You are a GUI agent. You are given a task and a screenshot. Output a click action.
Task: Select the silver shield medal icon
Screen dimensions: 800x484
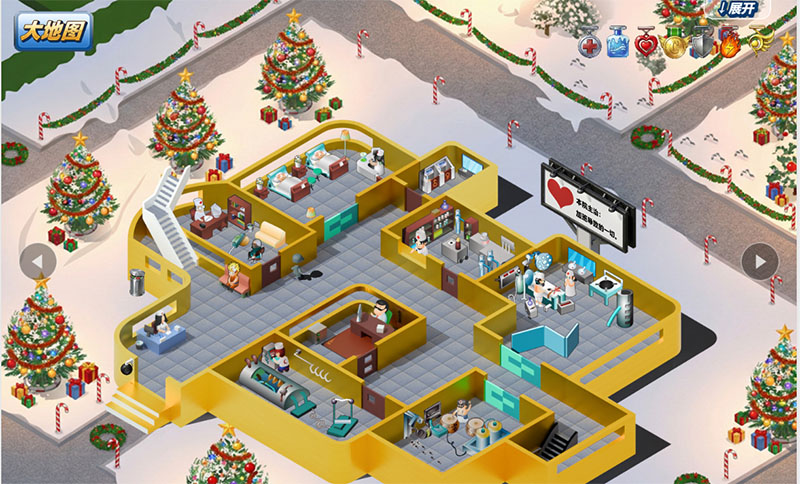click(702, 43)
